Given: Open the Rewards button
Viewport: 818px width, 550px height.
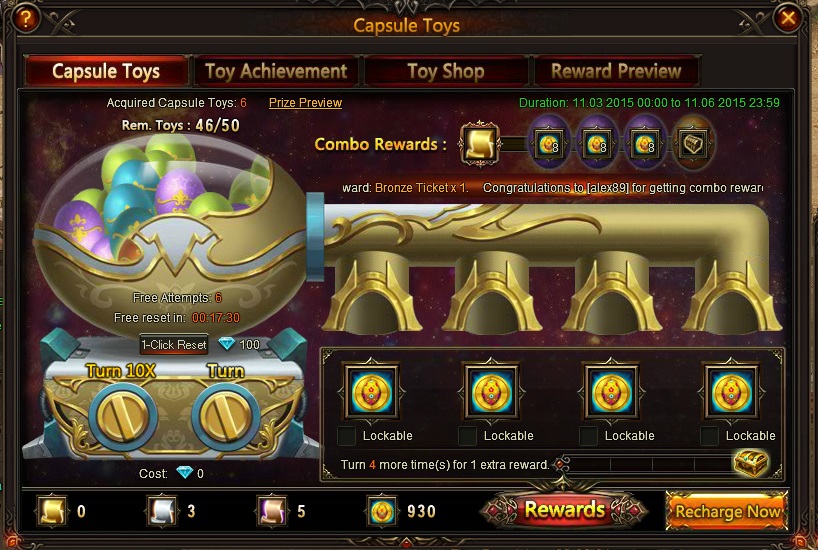Looking at the screenshot, I should [x=565, y=510].
